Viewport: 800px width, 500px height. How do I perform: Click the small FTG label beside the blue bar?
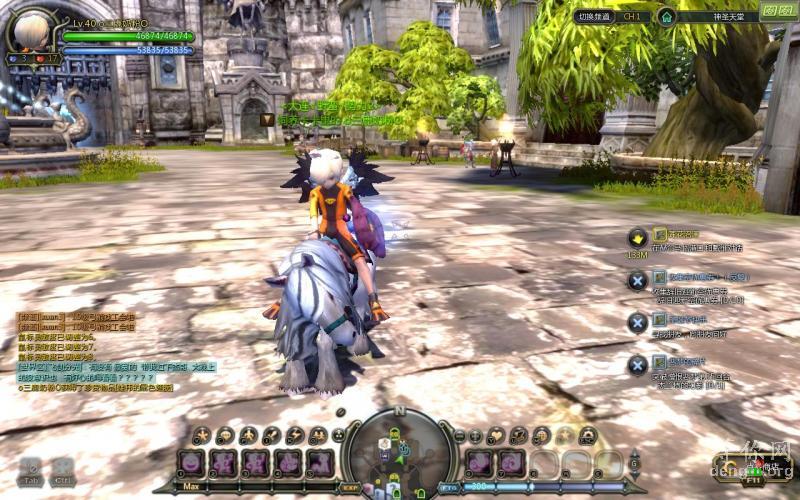(450, 487)
